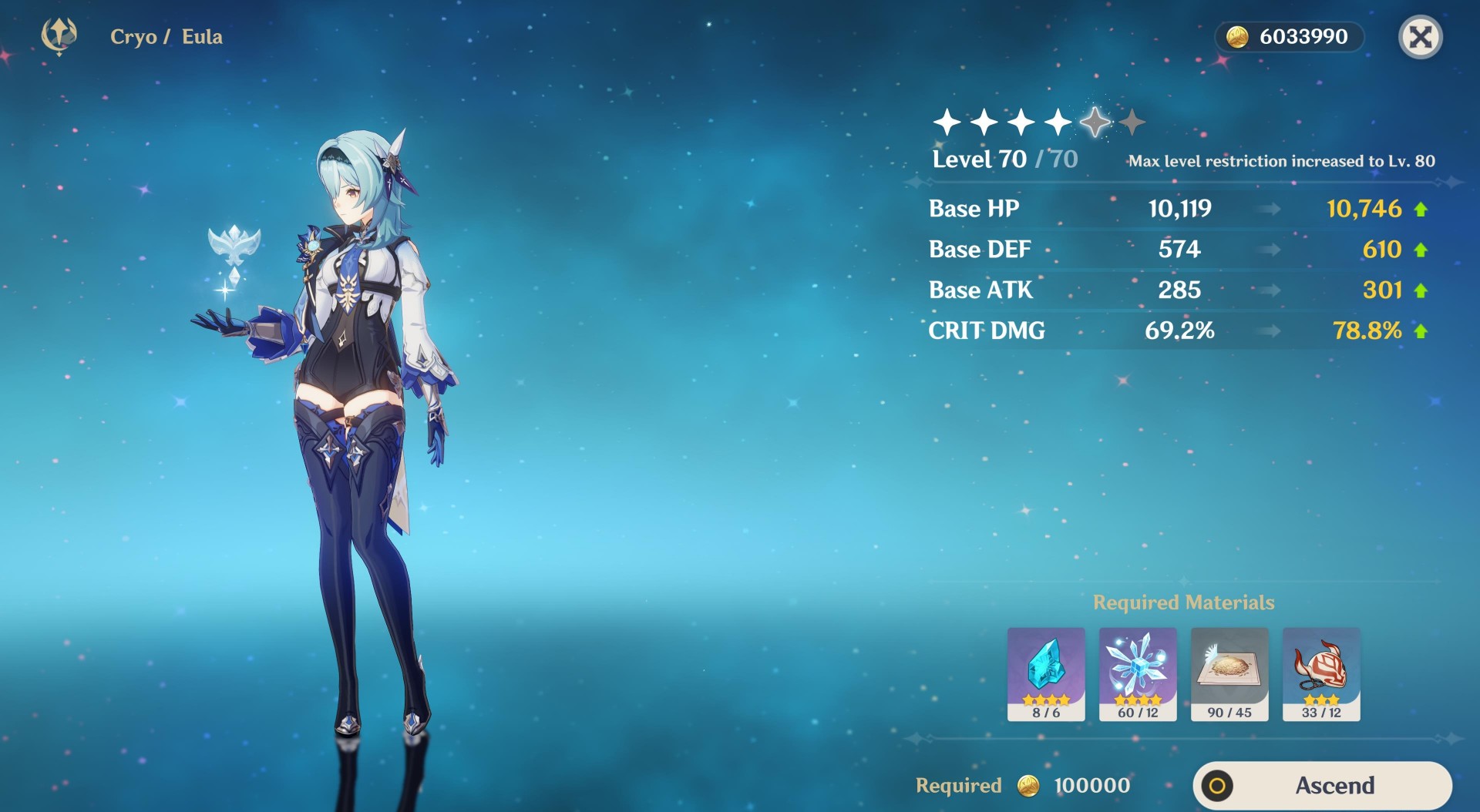Image resolution: width=1480 pixels, height=812 pixels.
Task: Ascend Eula with the Ascend button
Action: tap(1322, 785)
